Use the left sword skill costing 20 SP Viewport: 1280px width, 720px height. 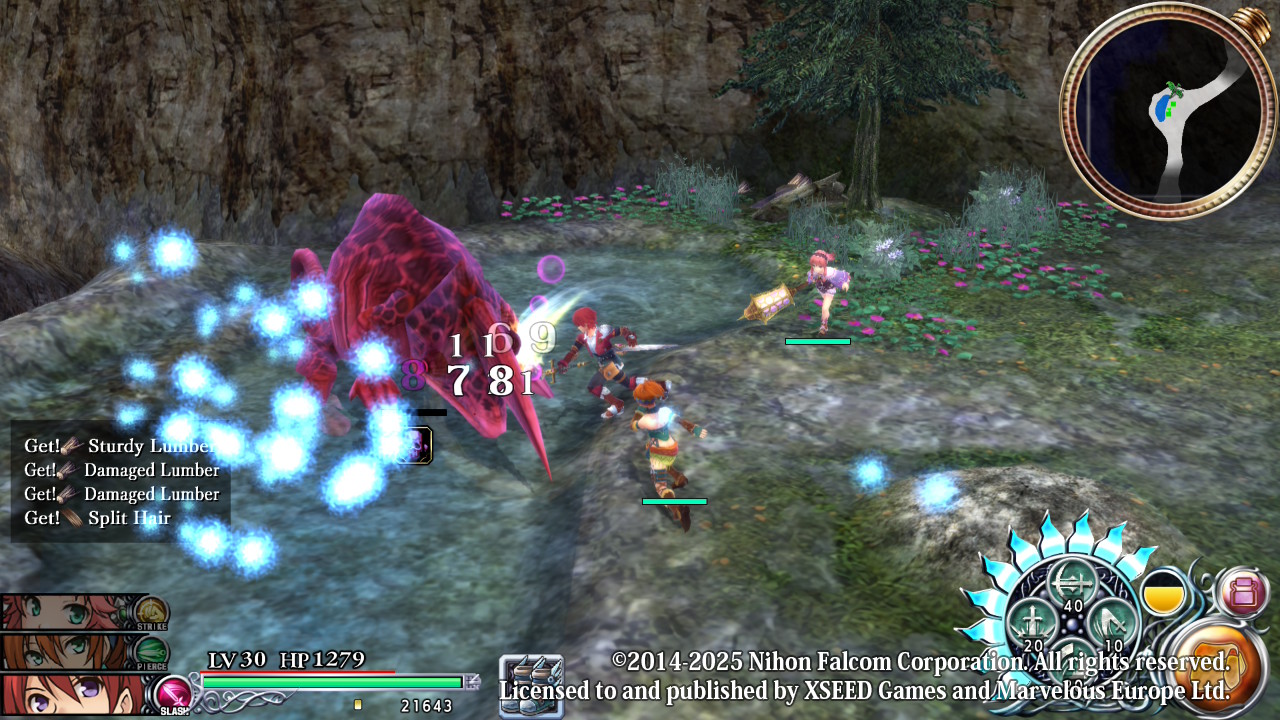pyautogui.click(x=1030, y=623)
